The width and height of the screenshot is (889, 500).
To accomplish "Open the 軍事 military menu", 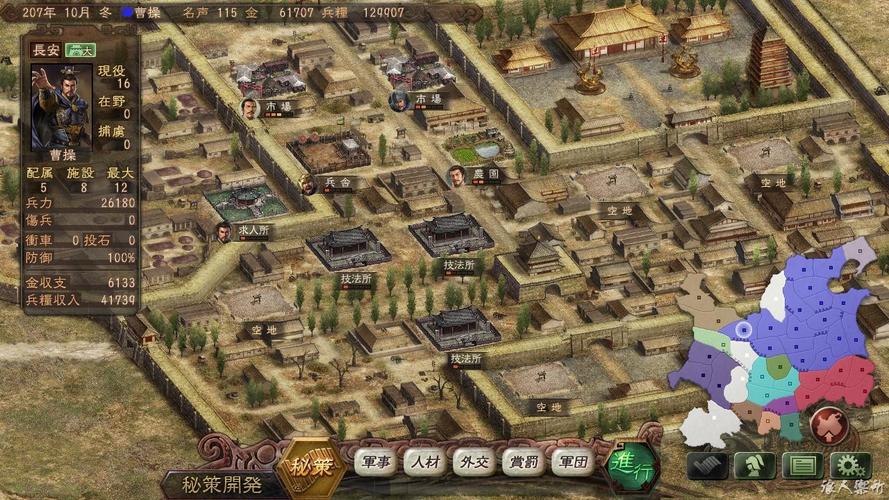I will coord(378,462).
